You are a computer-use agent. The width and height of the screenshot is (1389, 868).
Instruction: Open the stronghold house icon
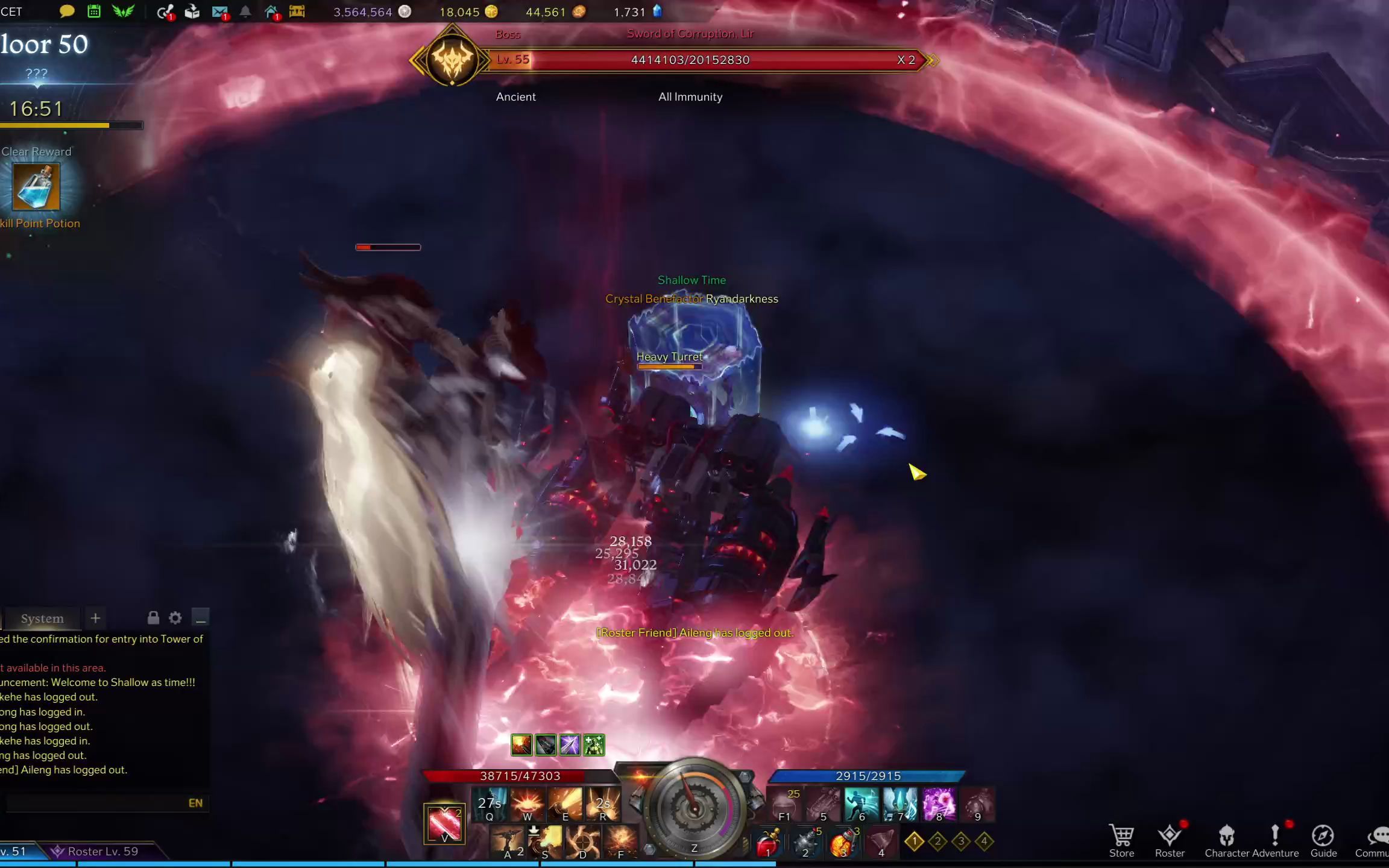(271, 11)
